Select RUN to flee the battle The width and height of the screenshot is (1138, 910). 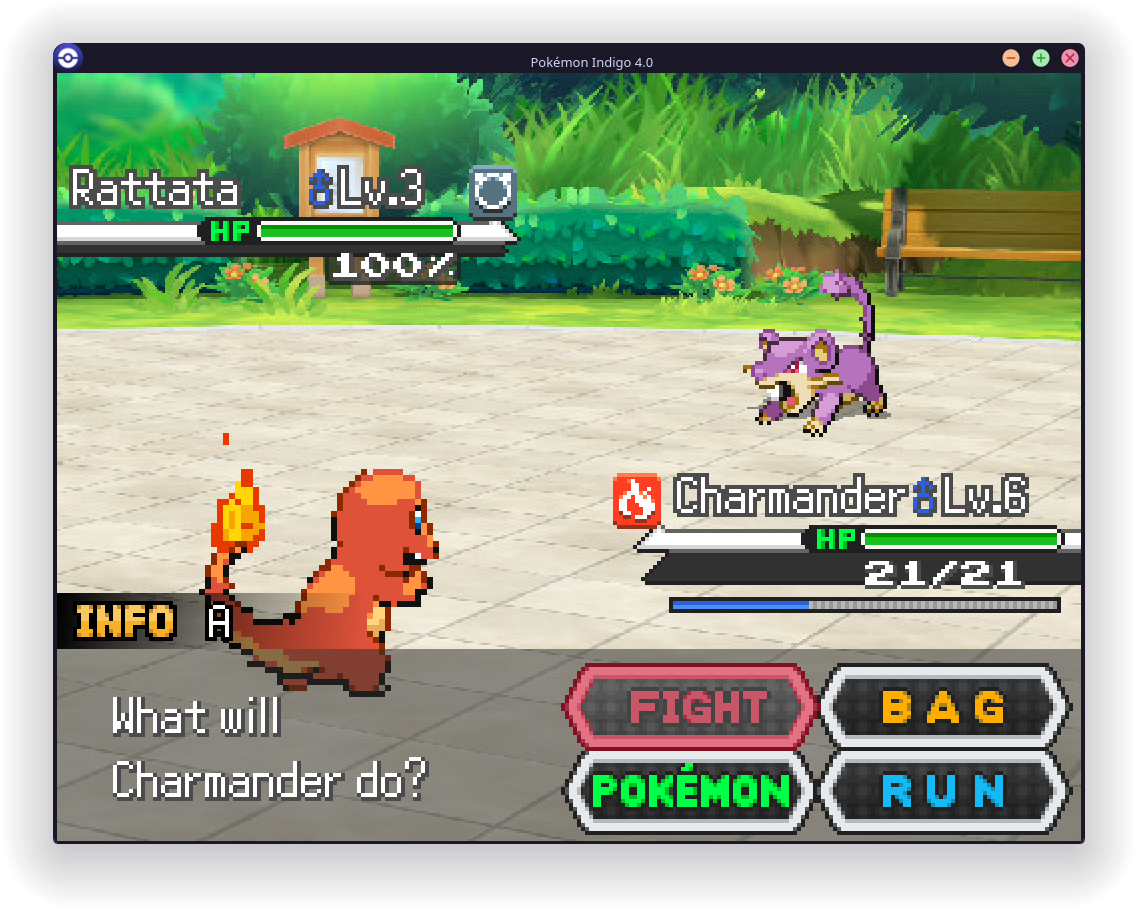click(944, 791)
